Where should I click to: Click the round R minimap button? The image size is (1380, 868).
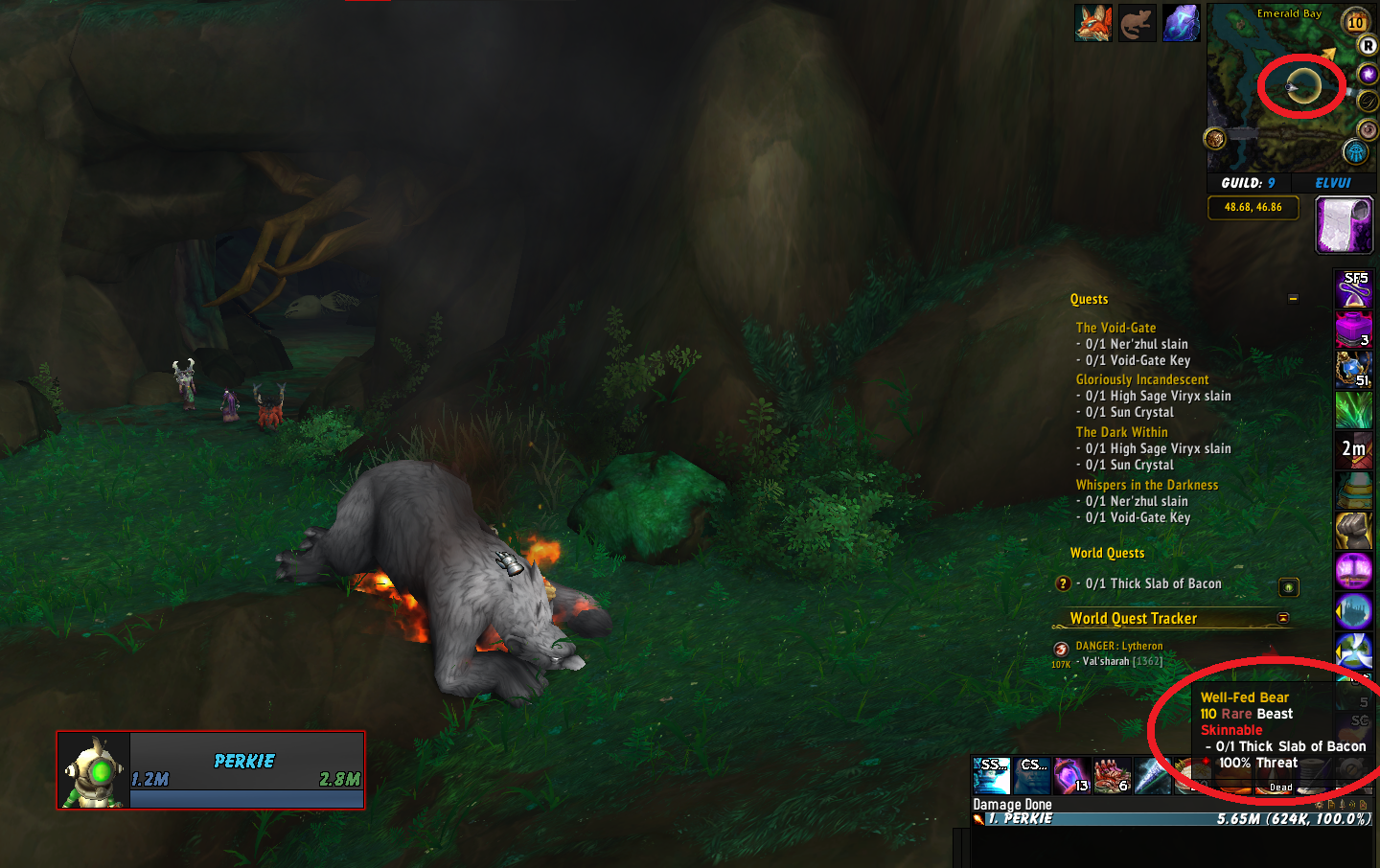(x=1368, y=45)
